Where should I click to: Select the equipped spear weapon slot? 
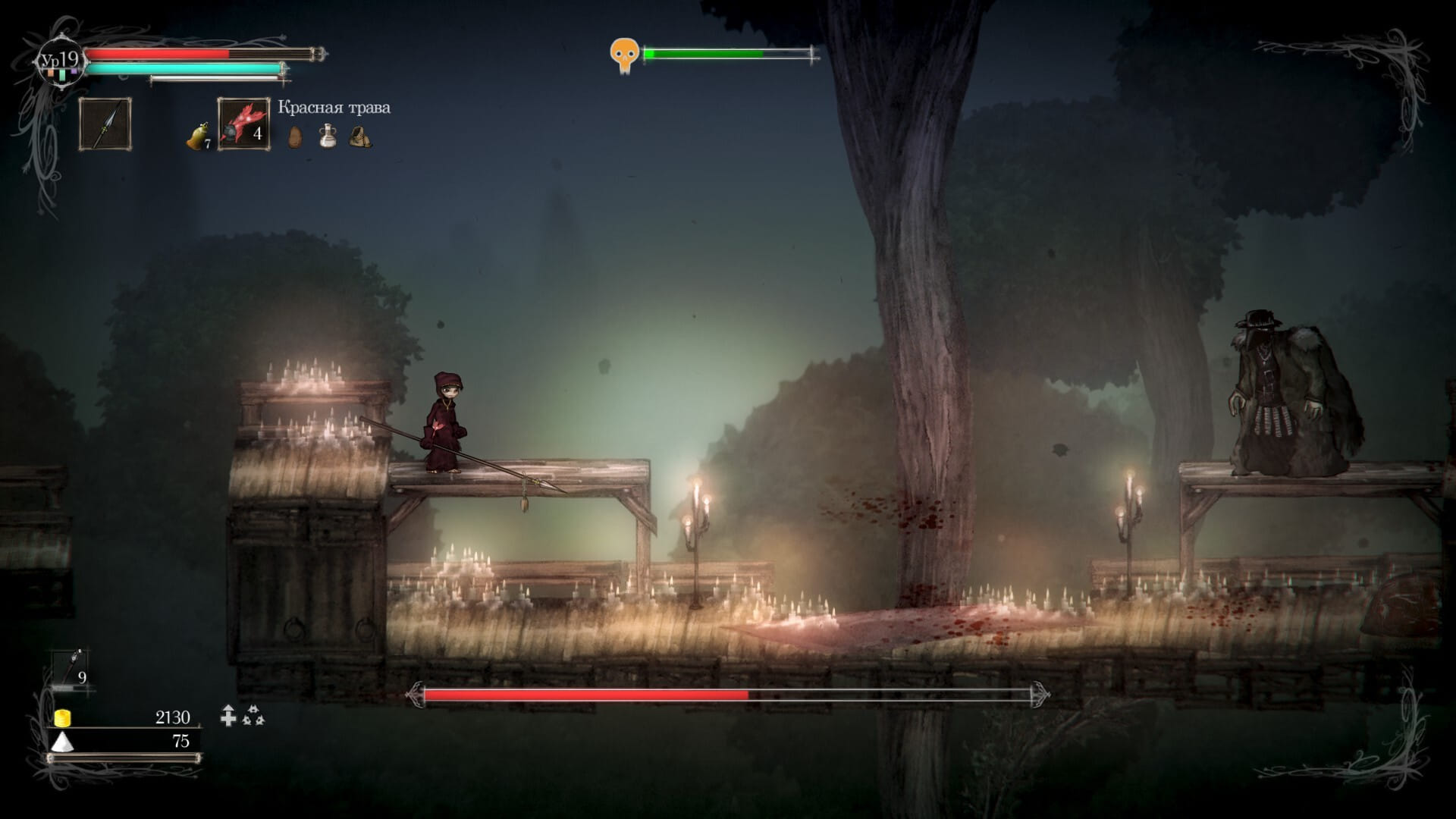click(105, 124)
